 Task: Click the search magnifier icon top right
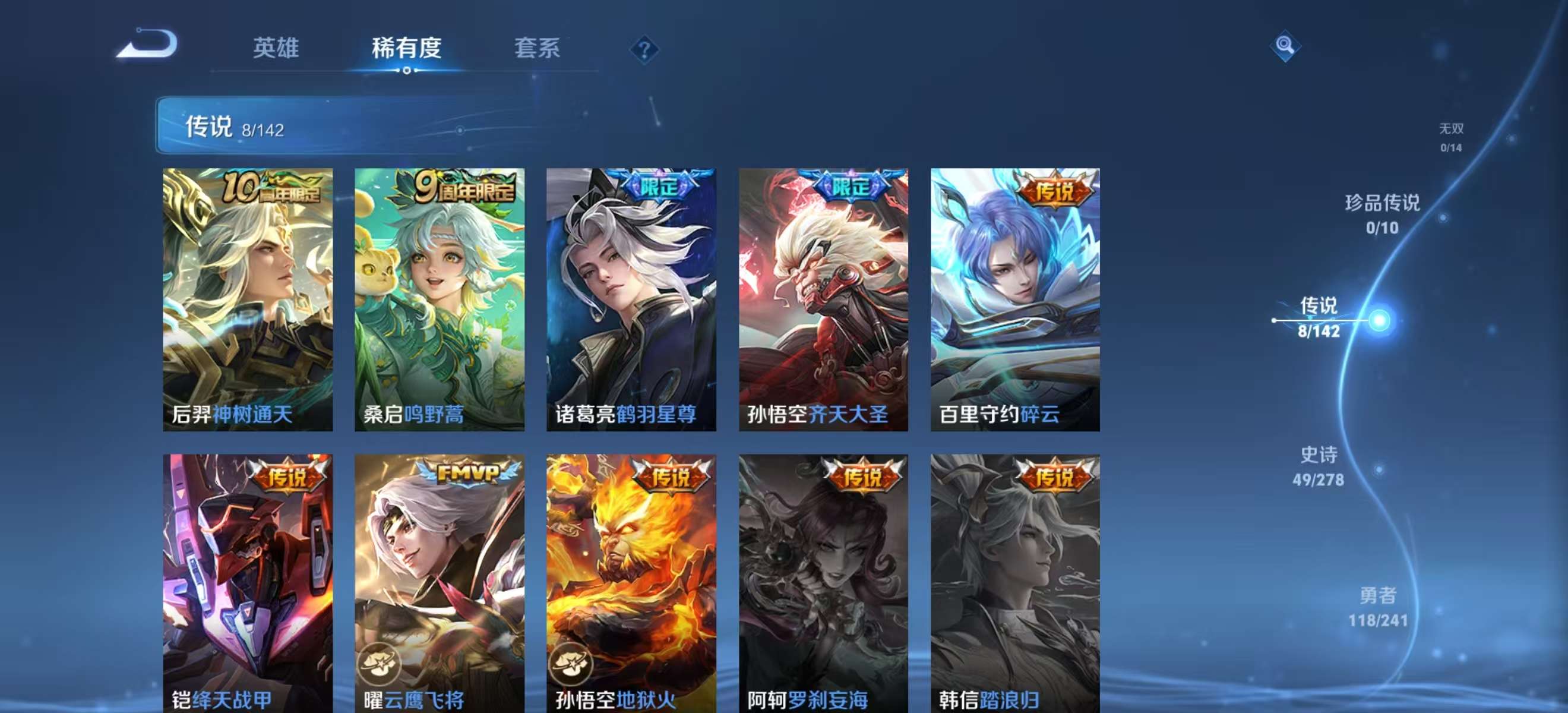[1284, 46]
